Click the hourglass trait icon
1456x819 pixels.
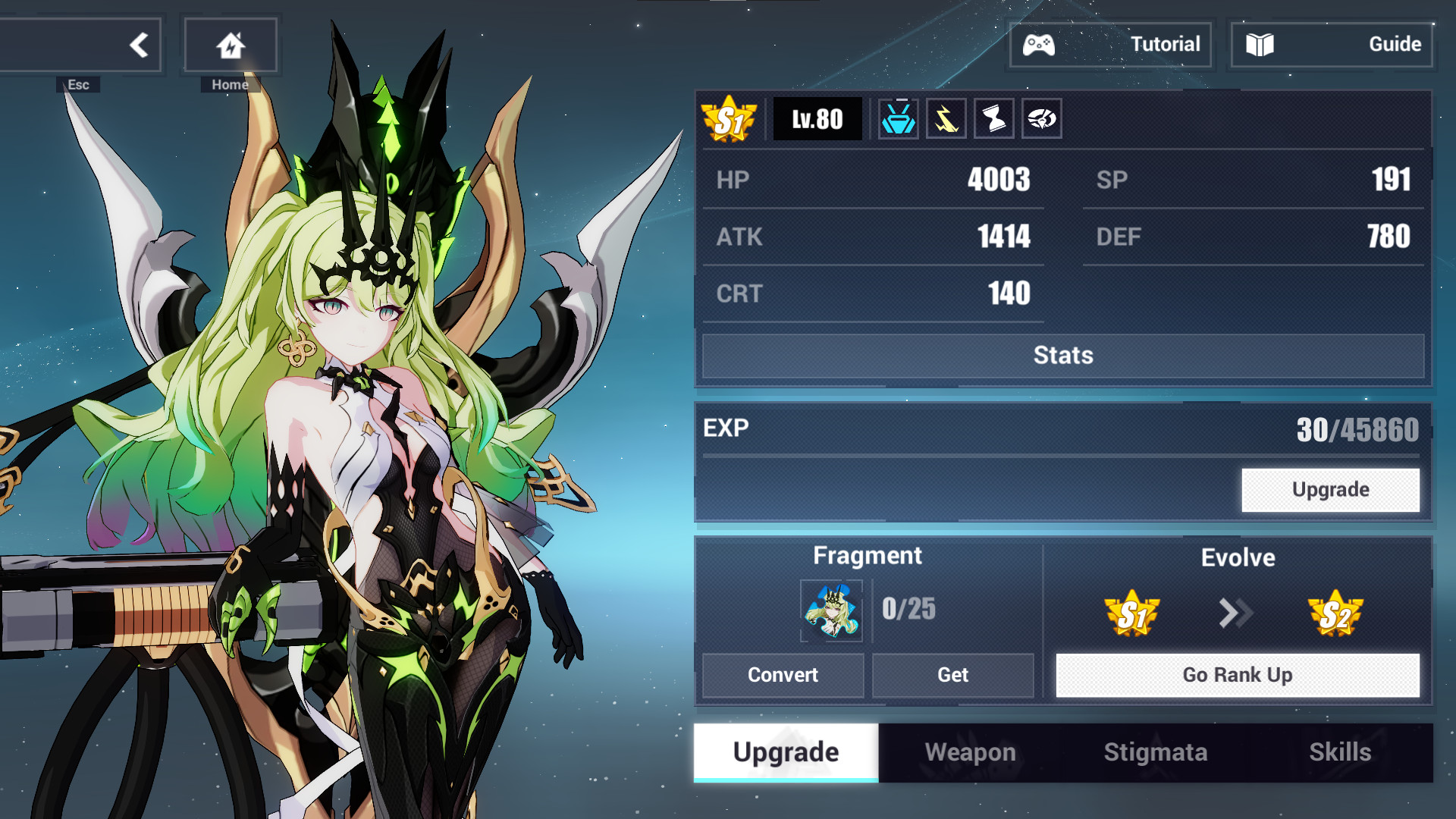coord(994,118)
